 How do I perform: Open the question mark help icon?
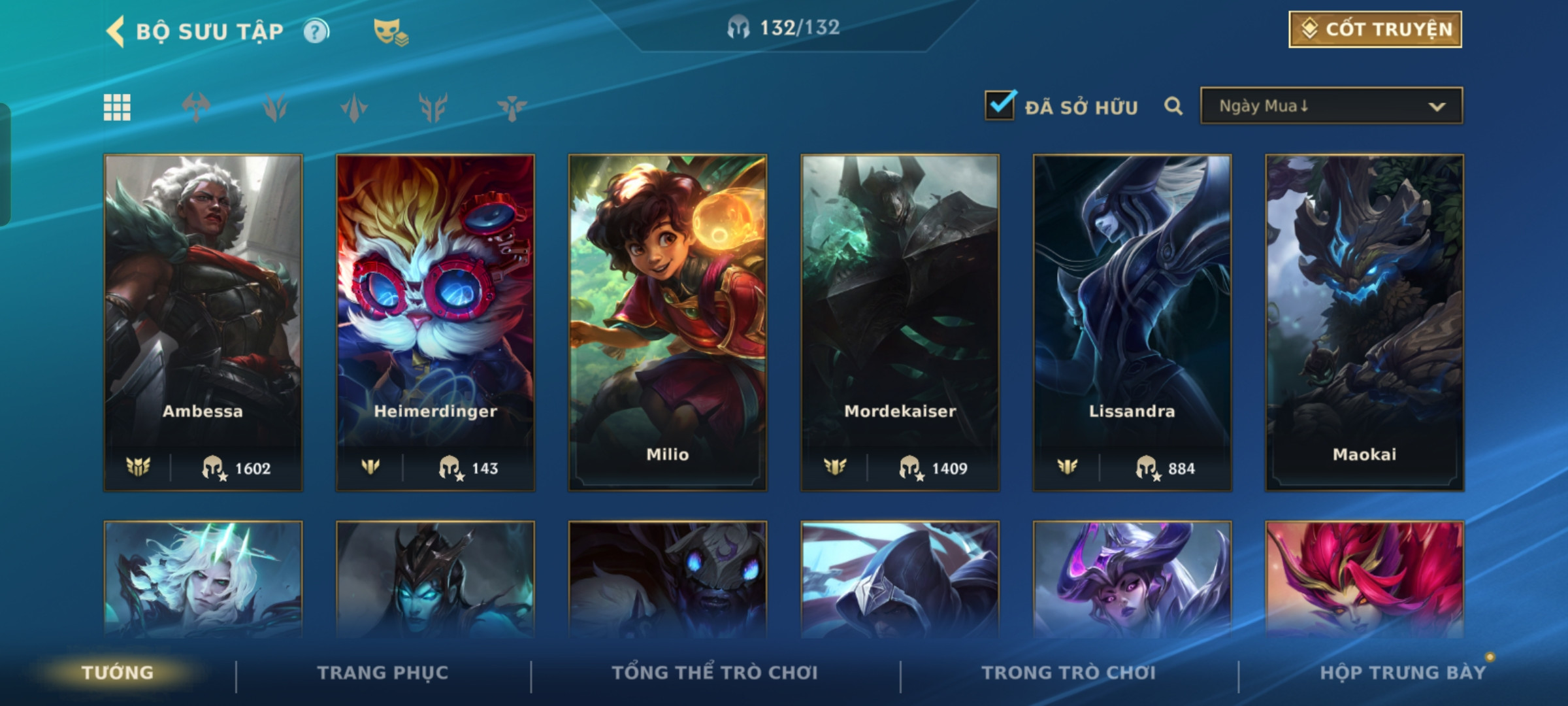[316, 31]
